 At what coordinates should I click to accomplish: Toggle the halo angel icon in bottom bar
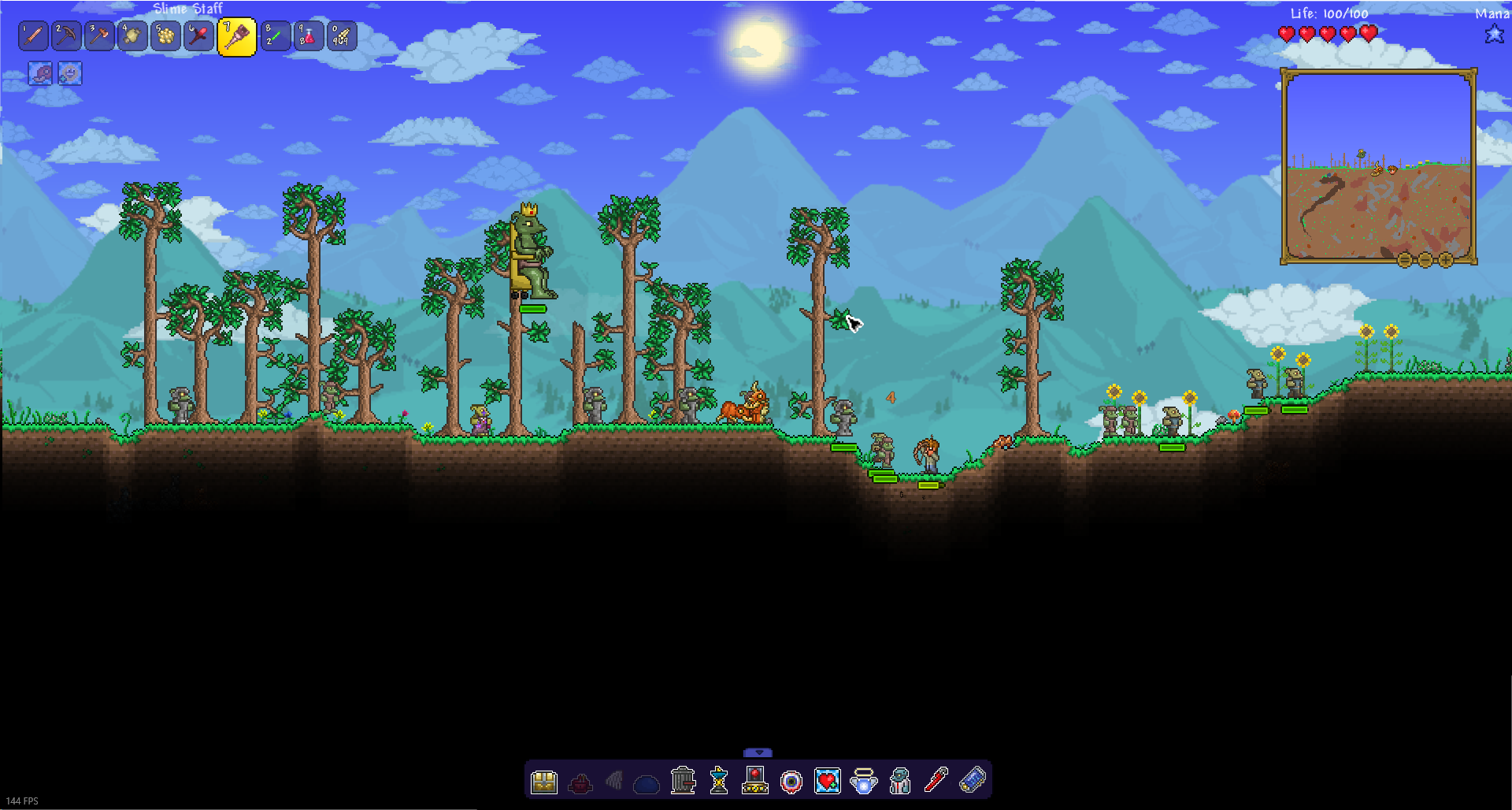864,782
